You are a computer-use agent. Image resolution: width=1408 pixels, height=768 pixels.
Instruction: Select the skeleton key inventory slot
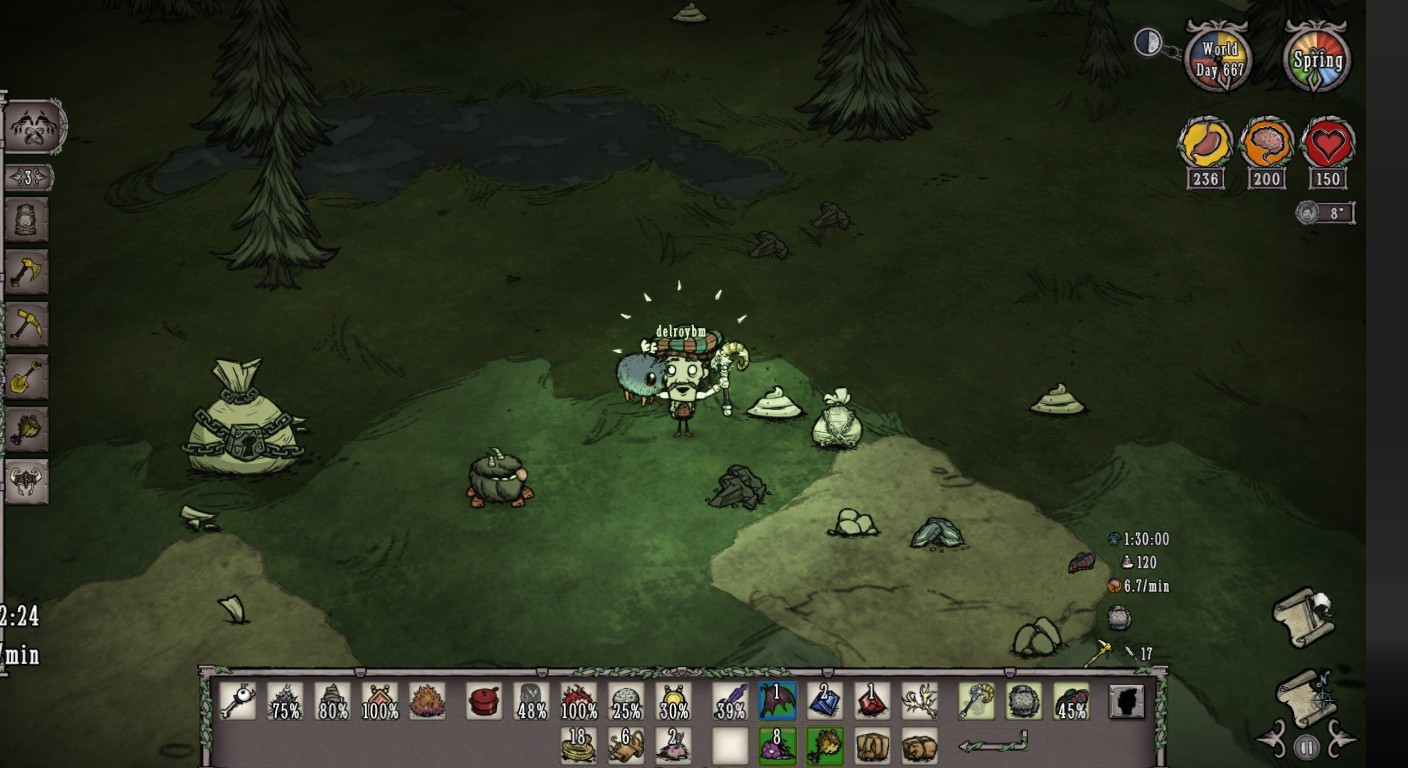pyautogui.click(x=236, y=701)
